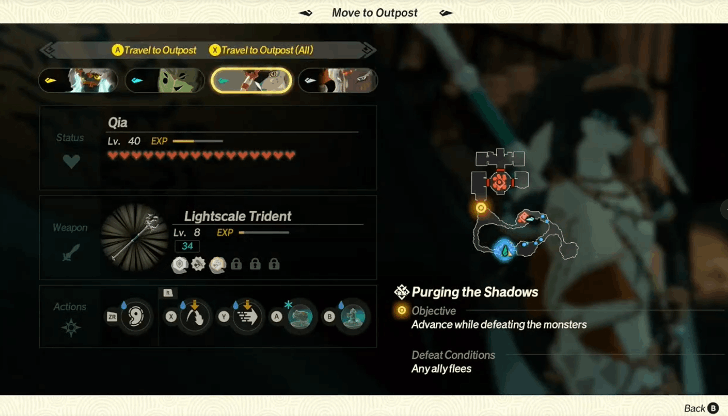
Task: Pick the fourth character portrait with white marker
Action: point(337,80)
